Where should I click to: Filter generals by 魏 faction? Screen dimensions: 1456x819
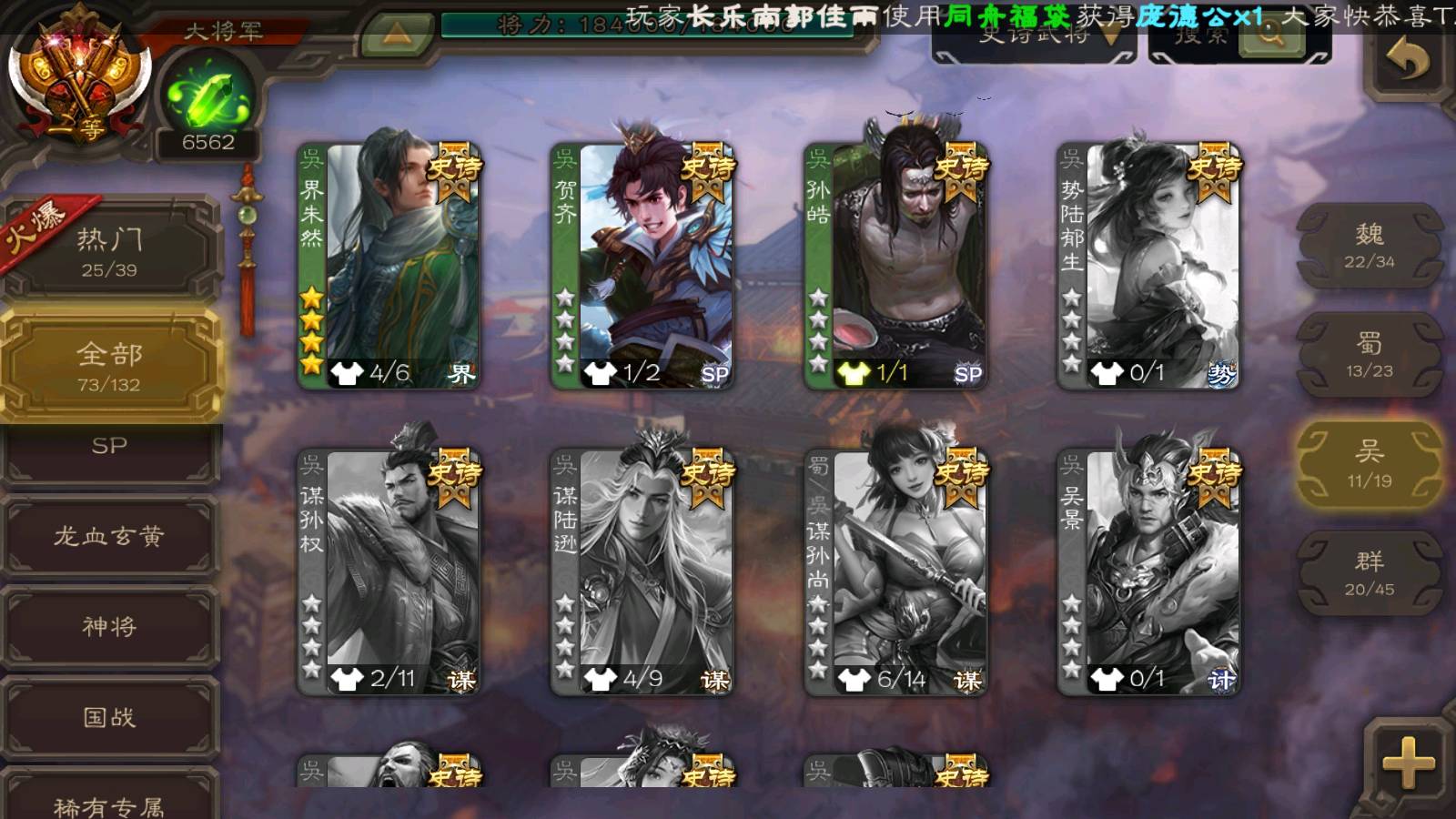click(x=1369, y=246)
